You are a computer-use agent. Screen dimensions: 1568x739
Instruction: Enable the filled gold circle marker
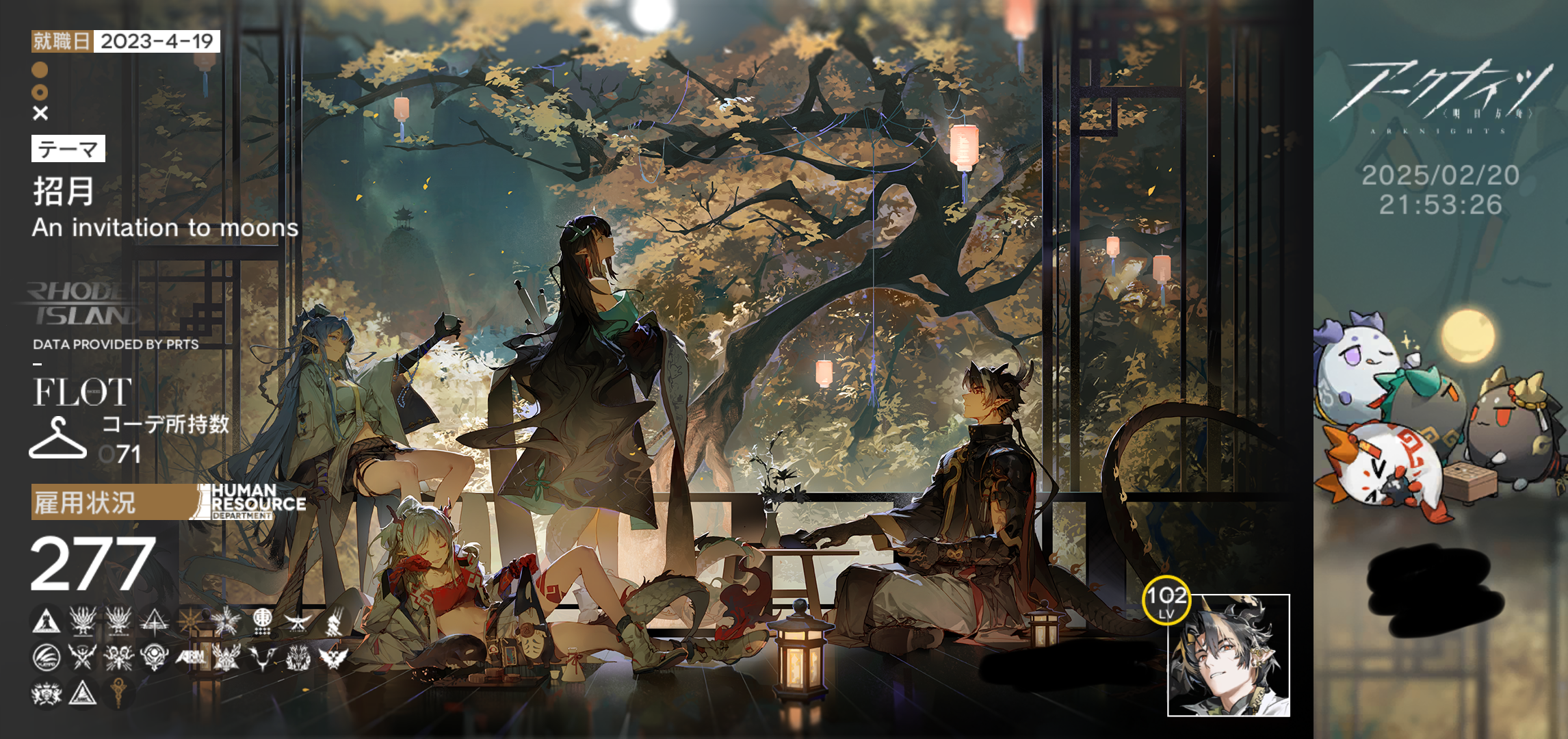click(x=40, y=69)
